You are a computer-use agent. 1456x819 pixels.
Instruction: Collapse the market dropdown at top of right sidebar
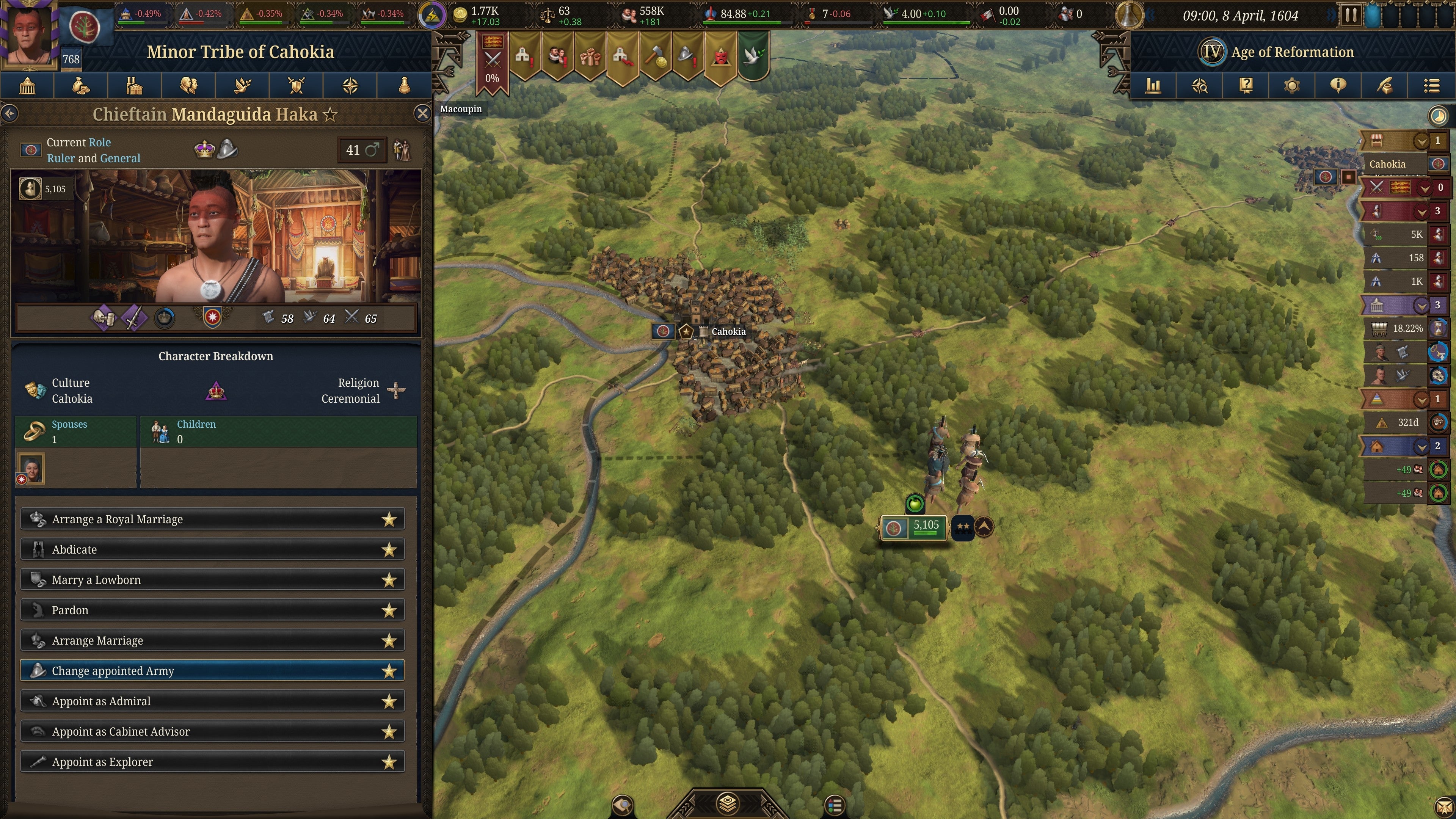point(1422,141)
